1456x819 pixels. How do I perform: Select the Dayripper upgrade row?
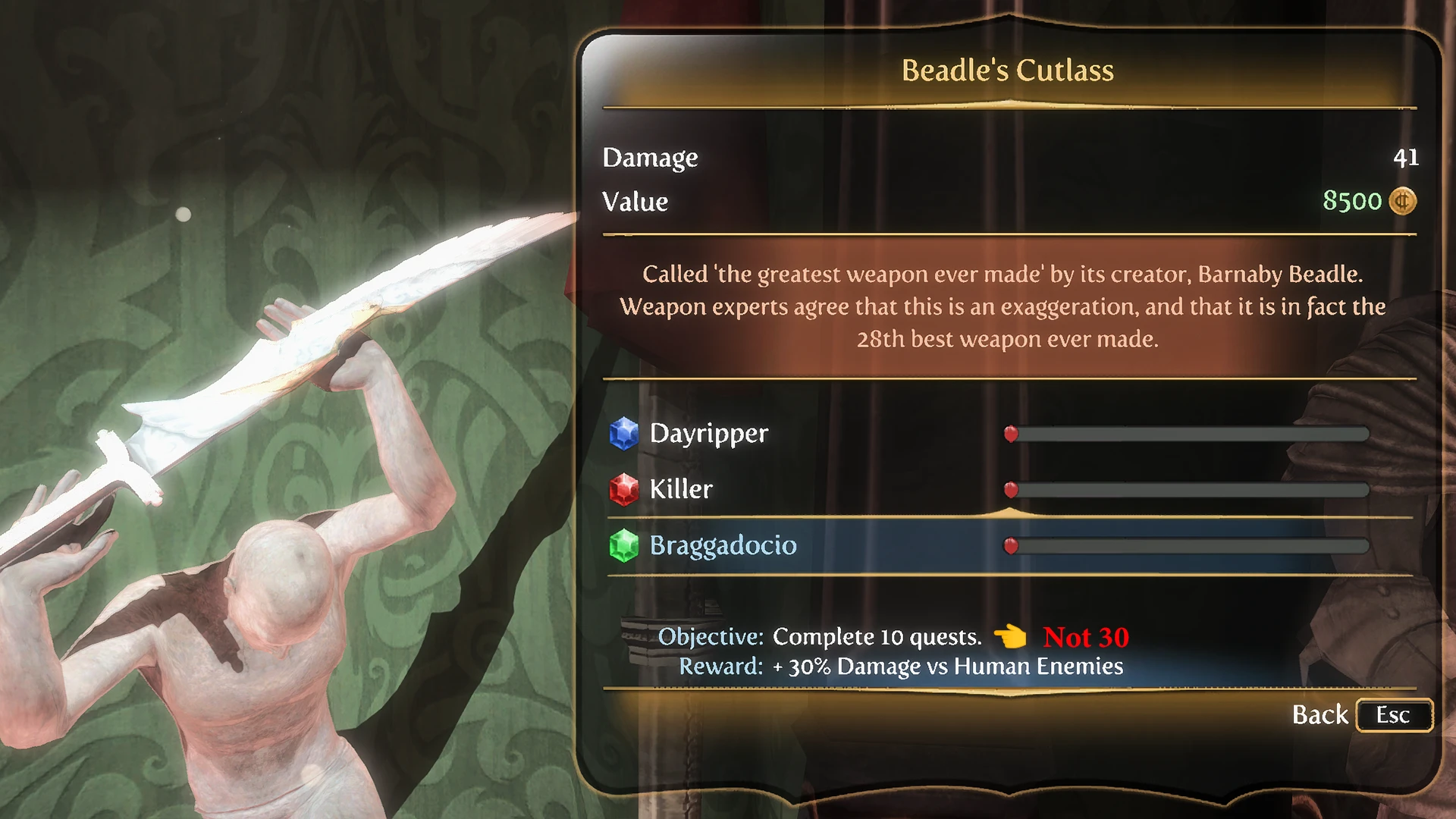coord(709,434)
